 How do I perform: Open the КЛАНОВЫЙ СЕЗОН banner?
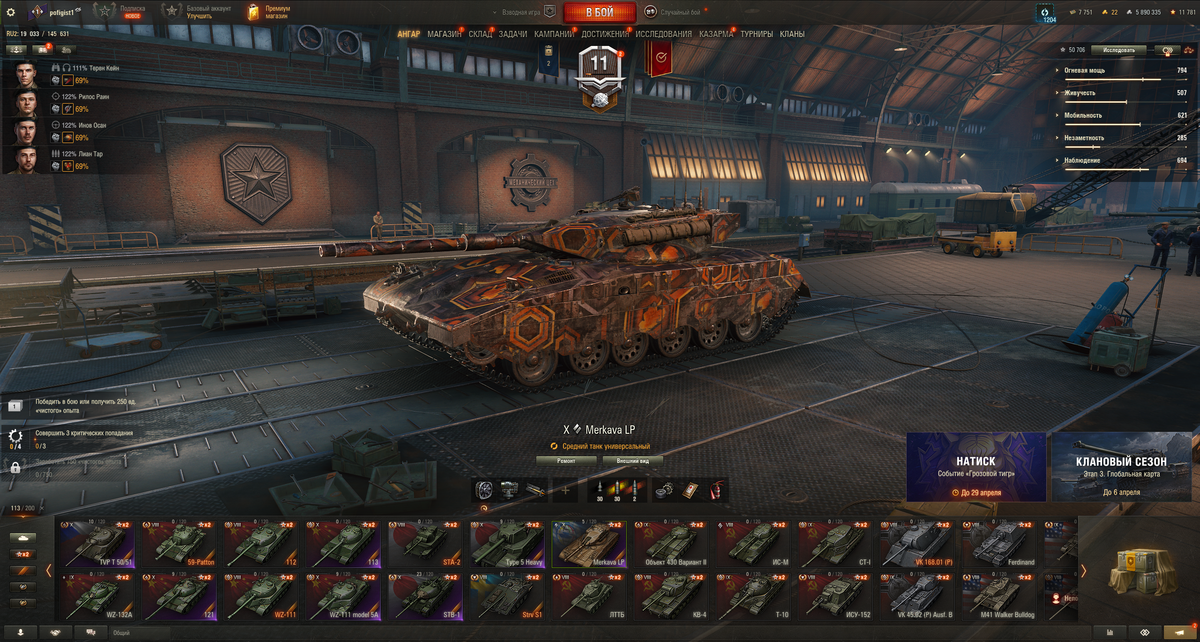[x=1123, y=467]
